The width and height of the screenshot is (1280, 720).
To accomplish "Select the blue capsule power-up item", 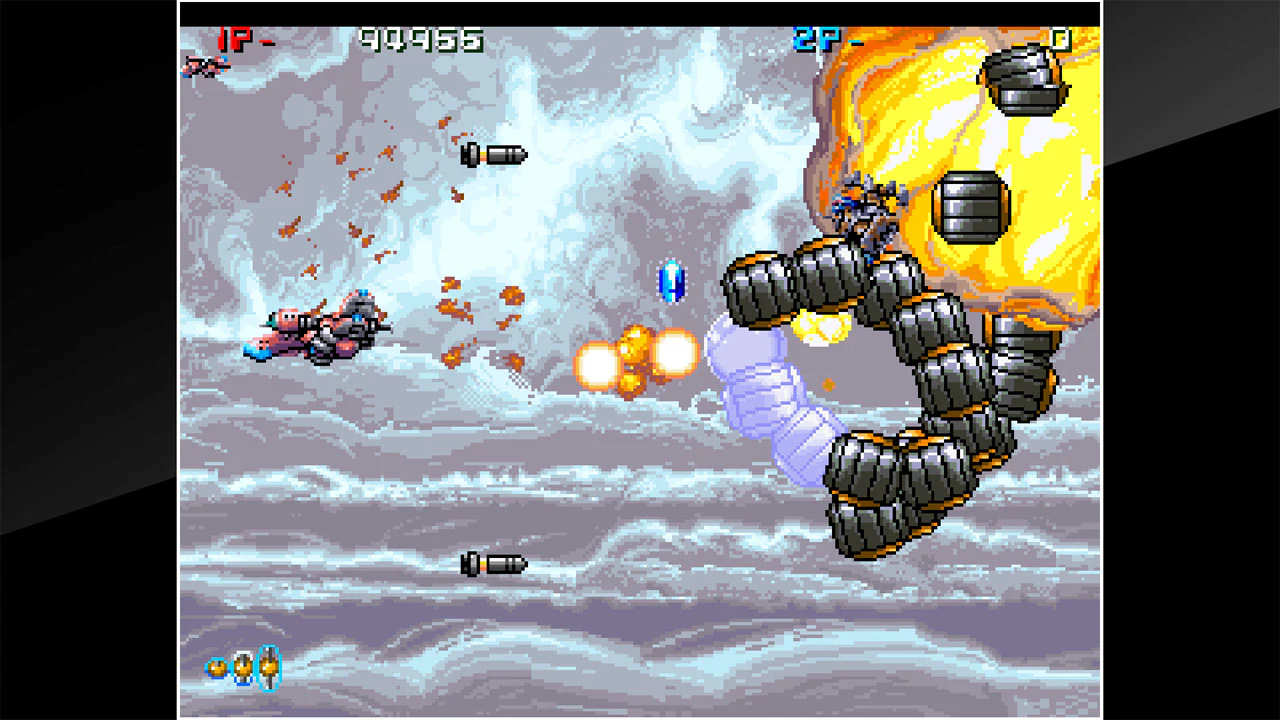I will coord(671,280).
